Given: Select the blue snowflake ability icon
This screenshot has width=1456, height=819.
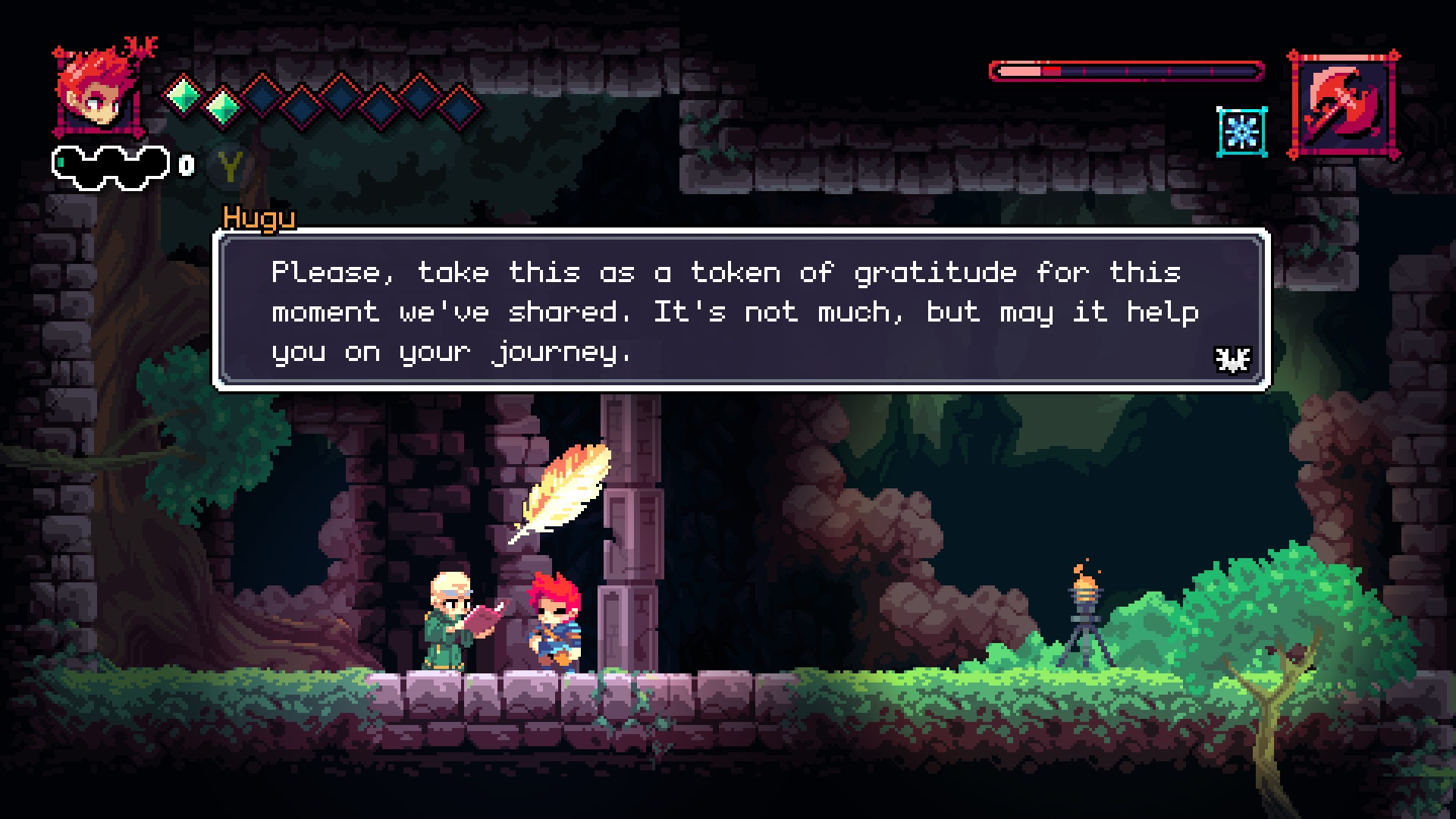Looking at the screenshot, I should 1241,132.
